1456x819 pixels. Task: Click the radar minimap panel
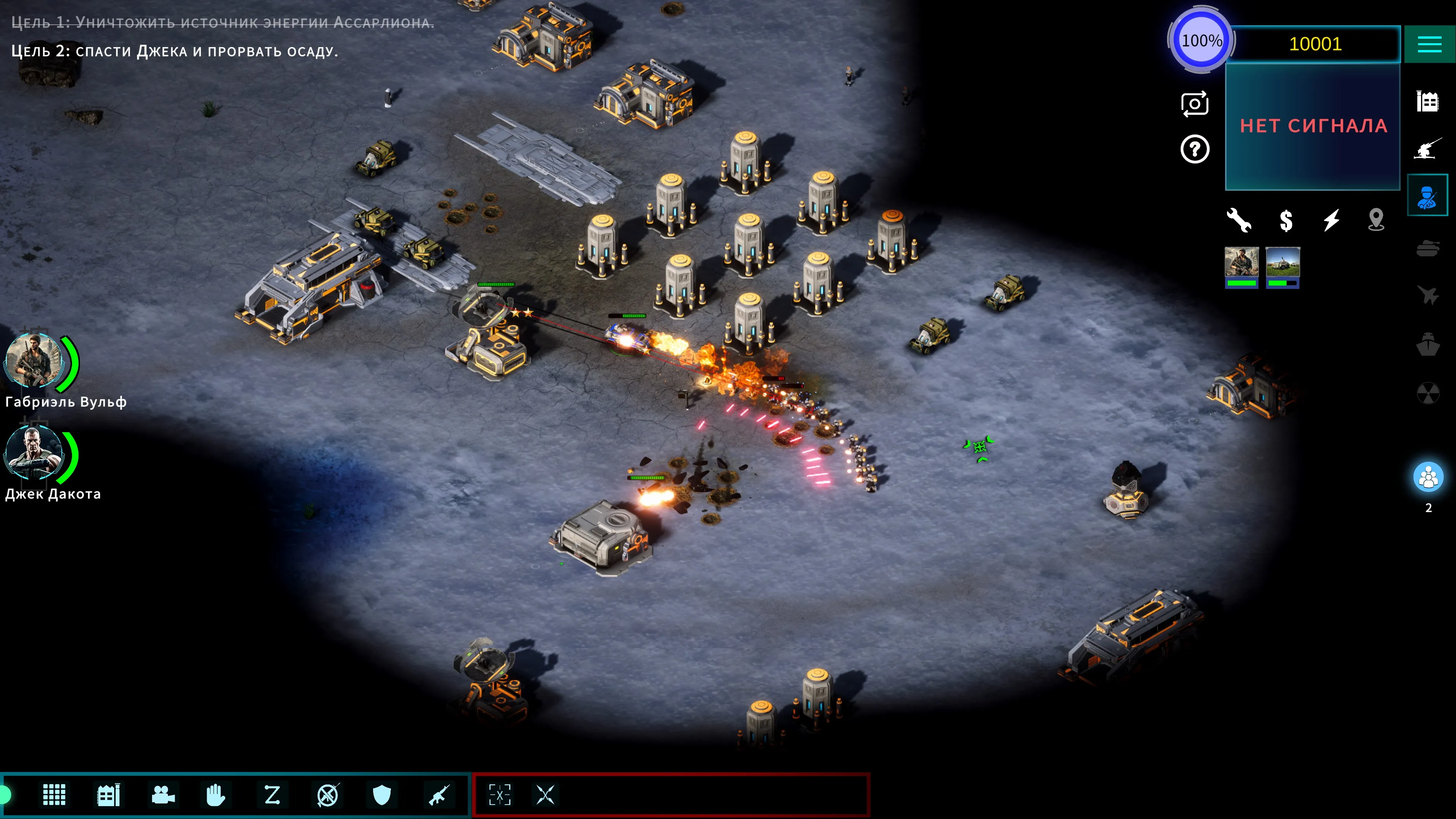[1312, 126]
